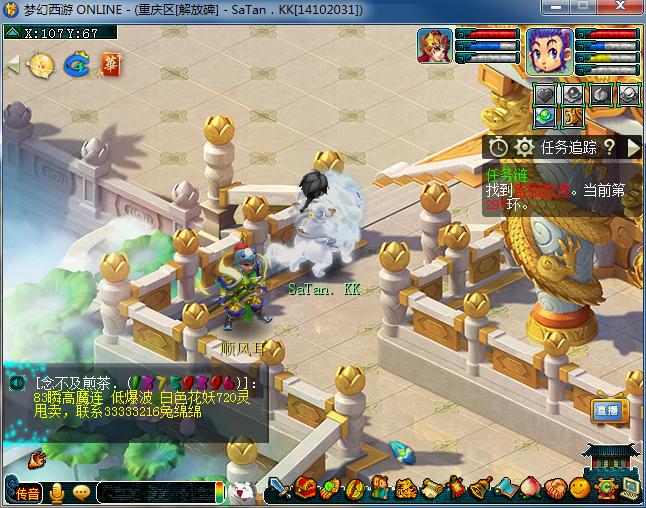Screen dimensions: 646x508
Task: Select the red-haired pet portrait
Action: tap(435, 47)
